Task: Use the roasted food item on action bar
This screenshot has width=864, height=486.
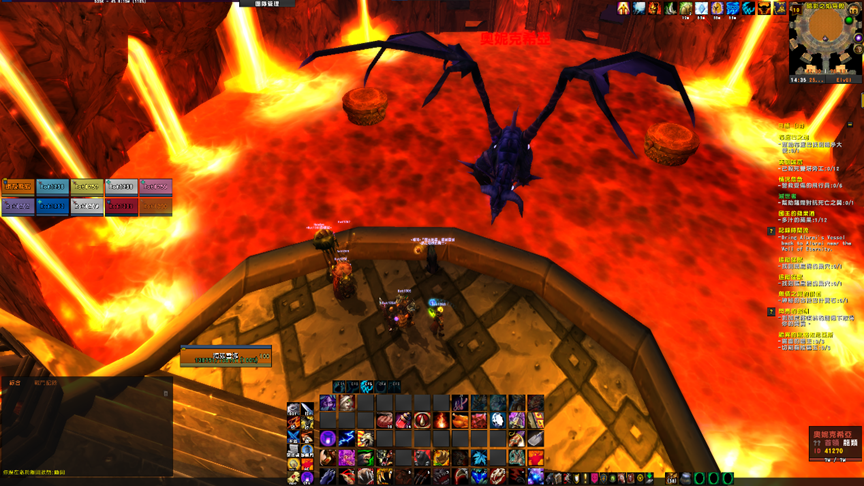Action: 460,421
